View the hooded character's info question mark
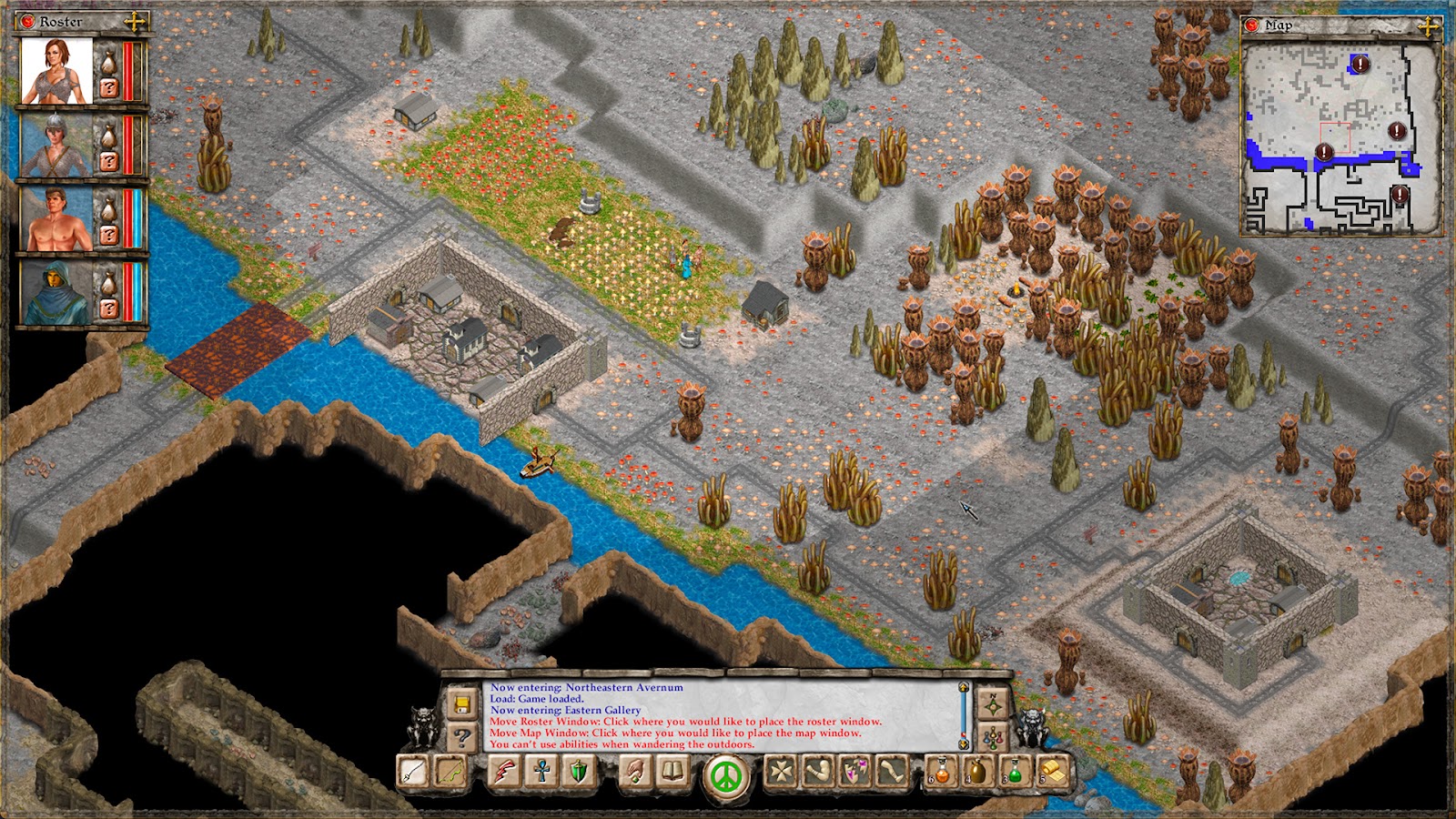The image size is (1456, 819). [x=110, y=308]
